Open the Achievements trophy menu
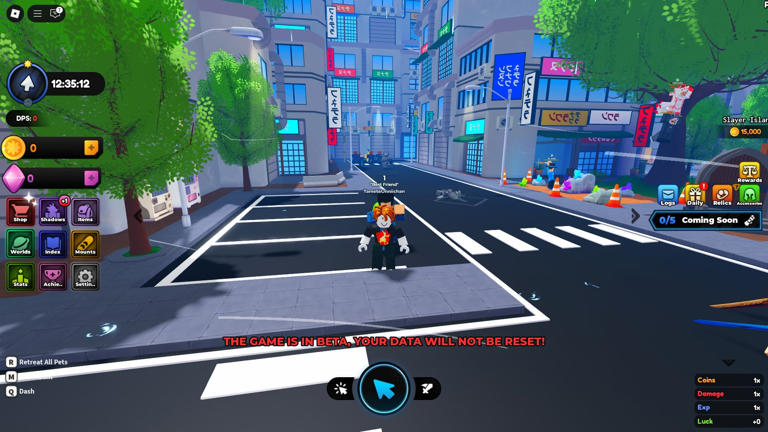This screenshot has height=432, width=768. pos(52,276)
